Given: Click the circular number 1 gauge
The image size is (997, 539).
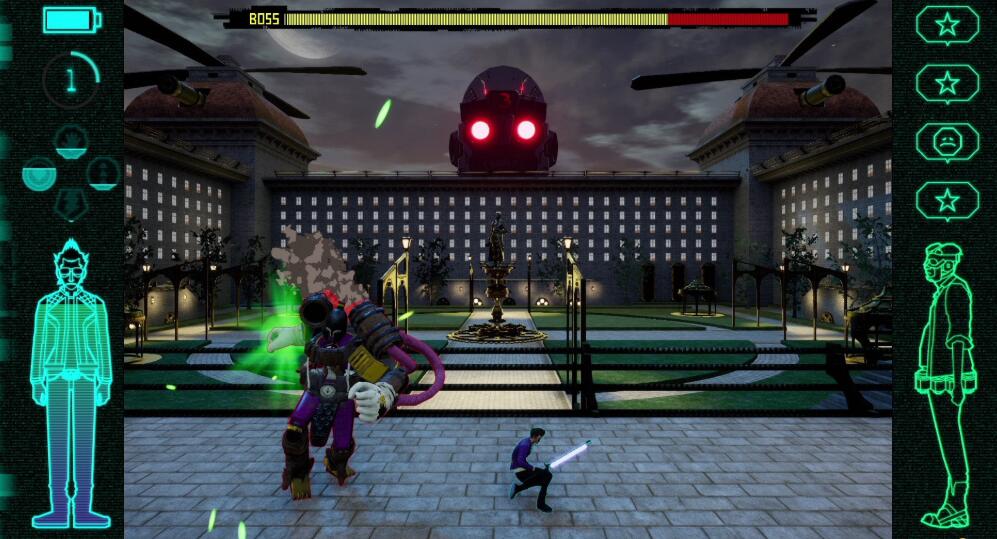Looking at the screenshot, I should coord(71,80).
